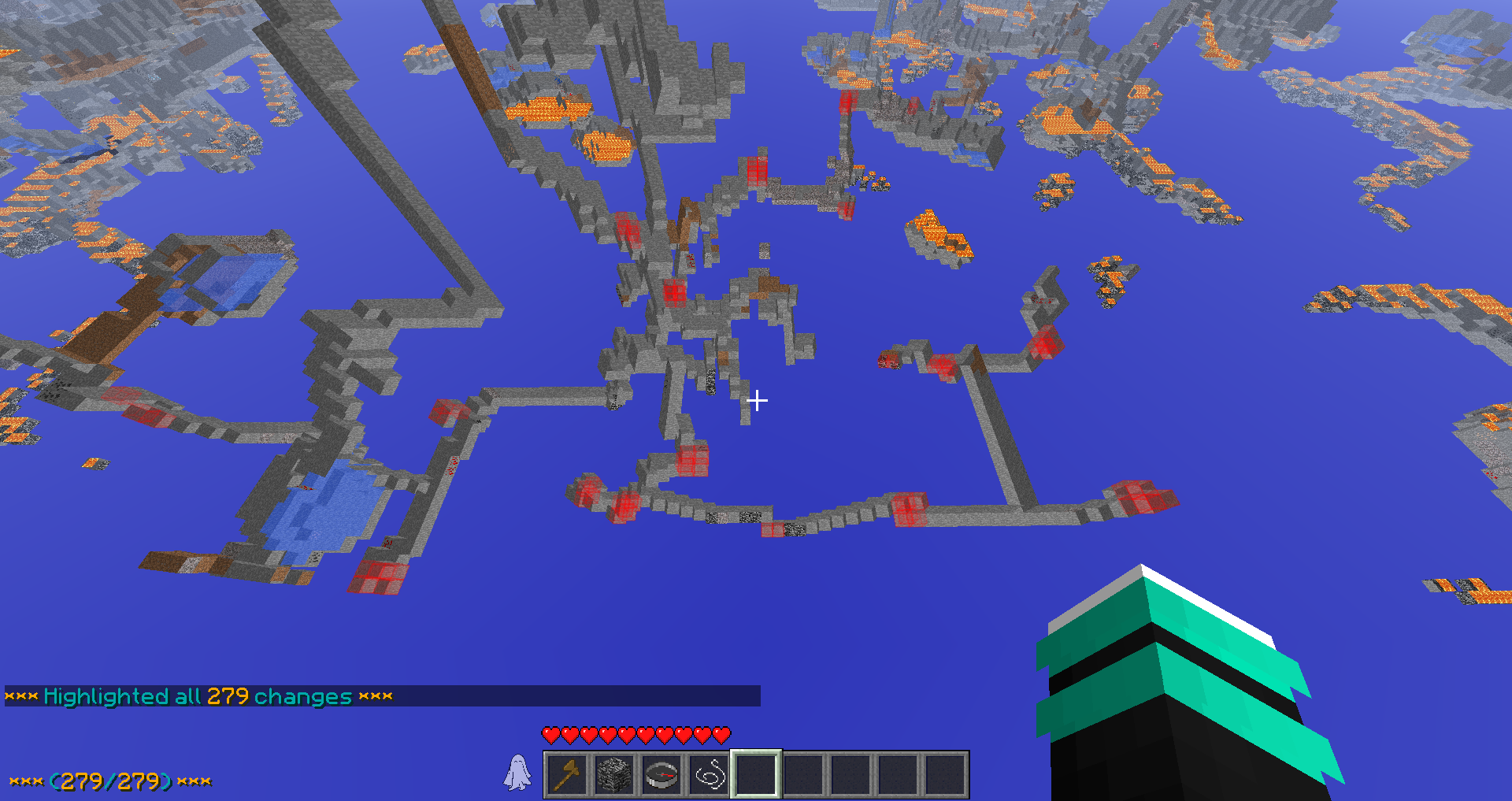Select the wooden axe hotbar slot

pyautogui.click(x=568, y=774)
